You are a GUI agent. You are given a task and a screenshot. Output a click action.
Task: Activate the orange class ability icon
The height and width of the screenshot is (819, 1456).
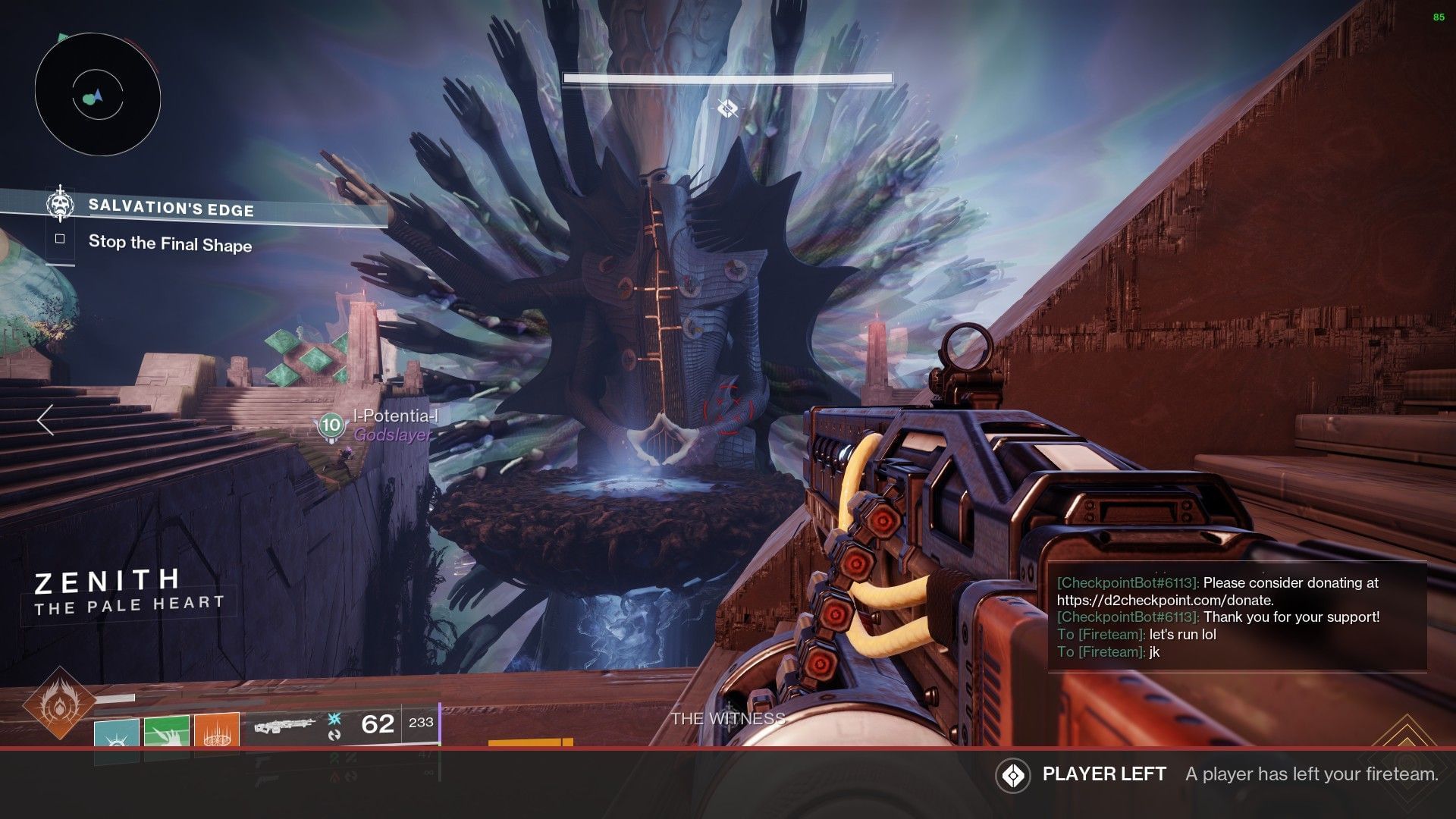217,732
